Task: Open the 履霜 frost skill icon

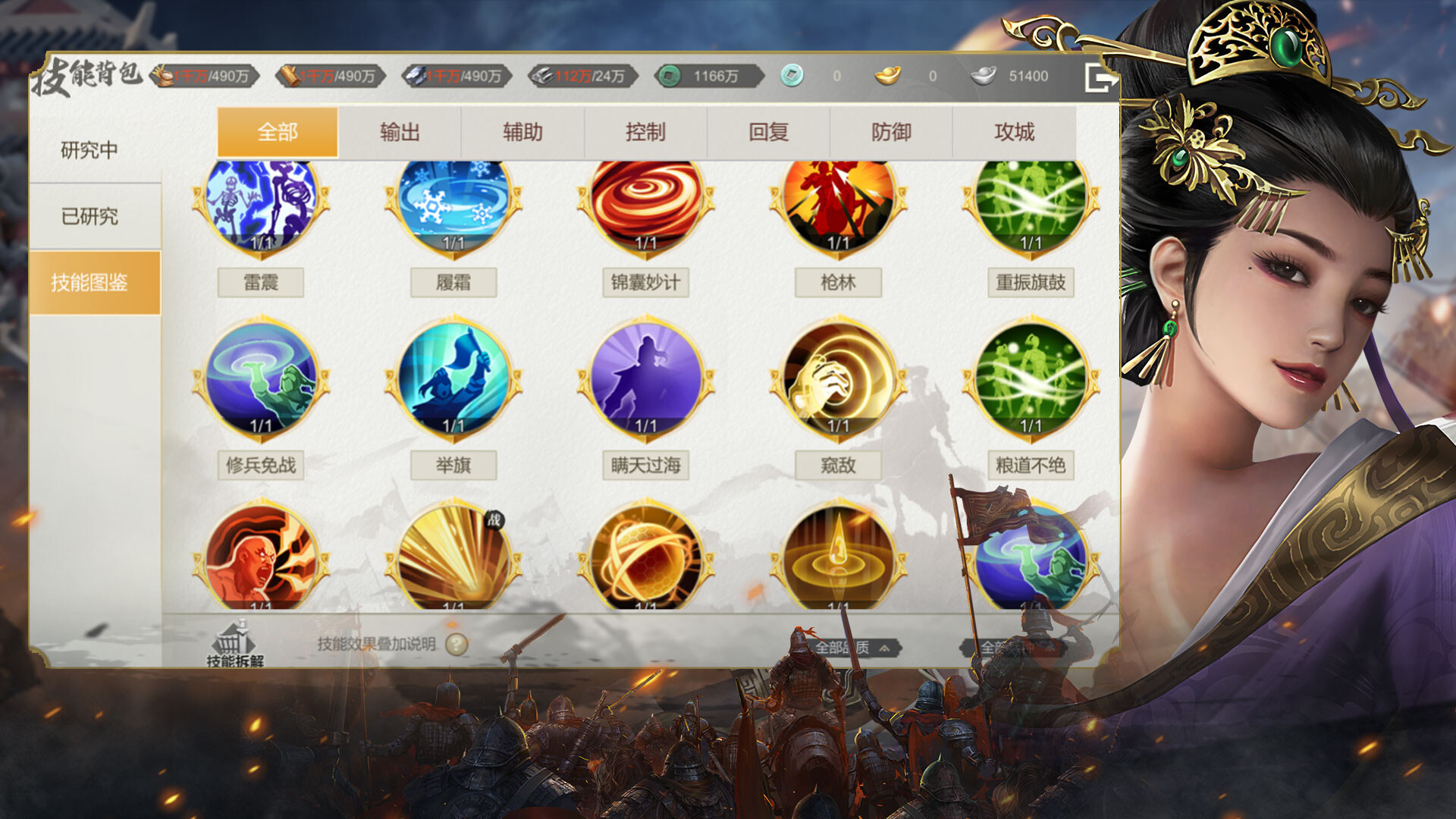Action: point(453,206)
